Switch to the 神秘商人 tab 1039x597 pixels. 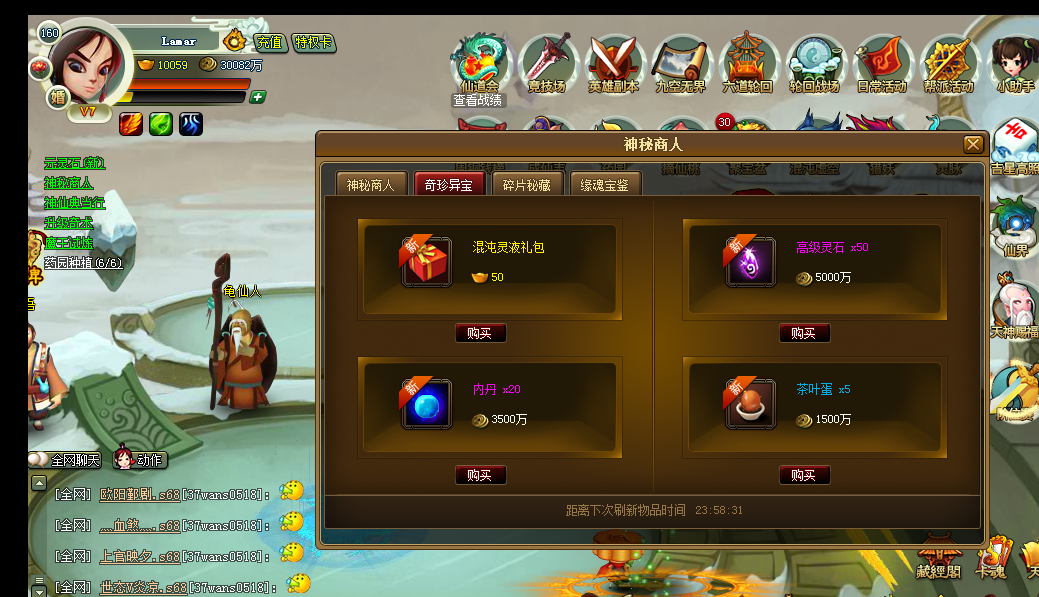(371, 184)
